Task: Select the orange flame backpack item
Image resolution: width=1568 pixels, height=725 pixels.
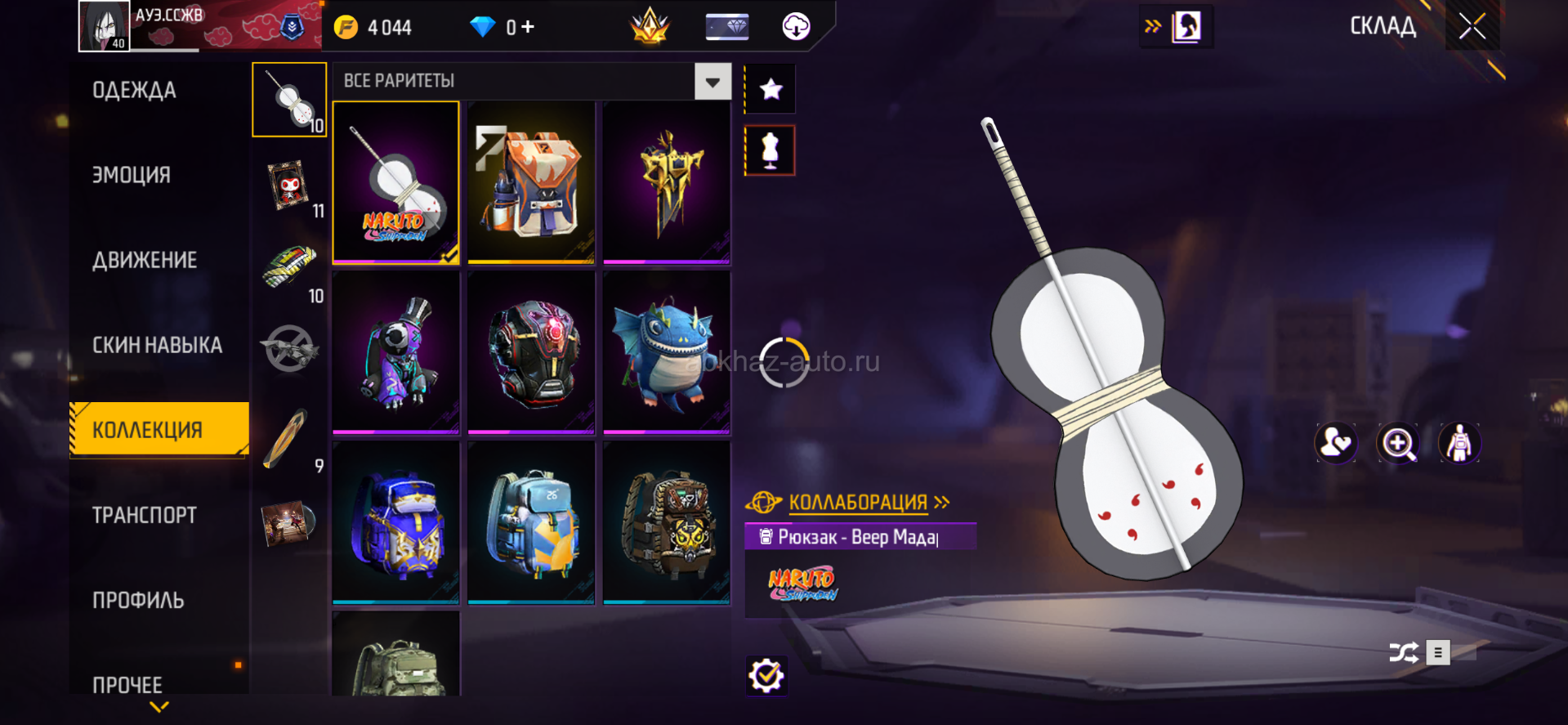Action: 531,182
